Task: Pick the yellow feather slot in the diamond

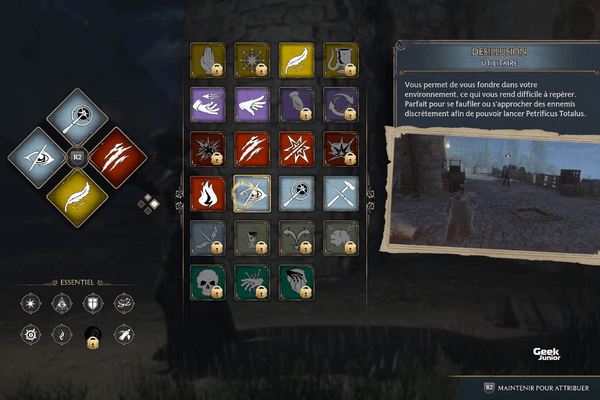Action: tap(77, 193)
